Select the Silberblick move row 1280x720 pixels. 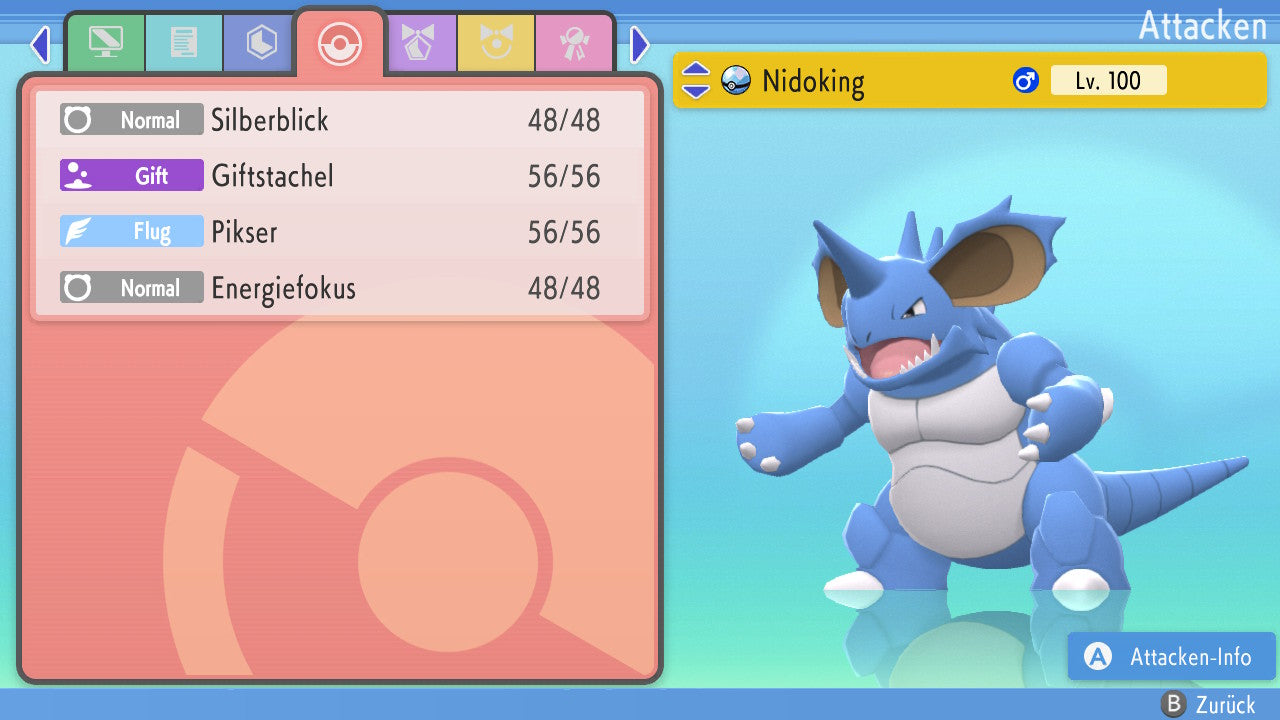[x=340, y=120]
